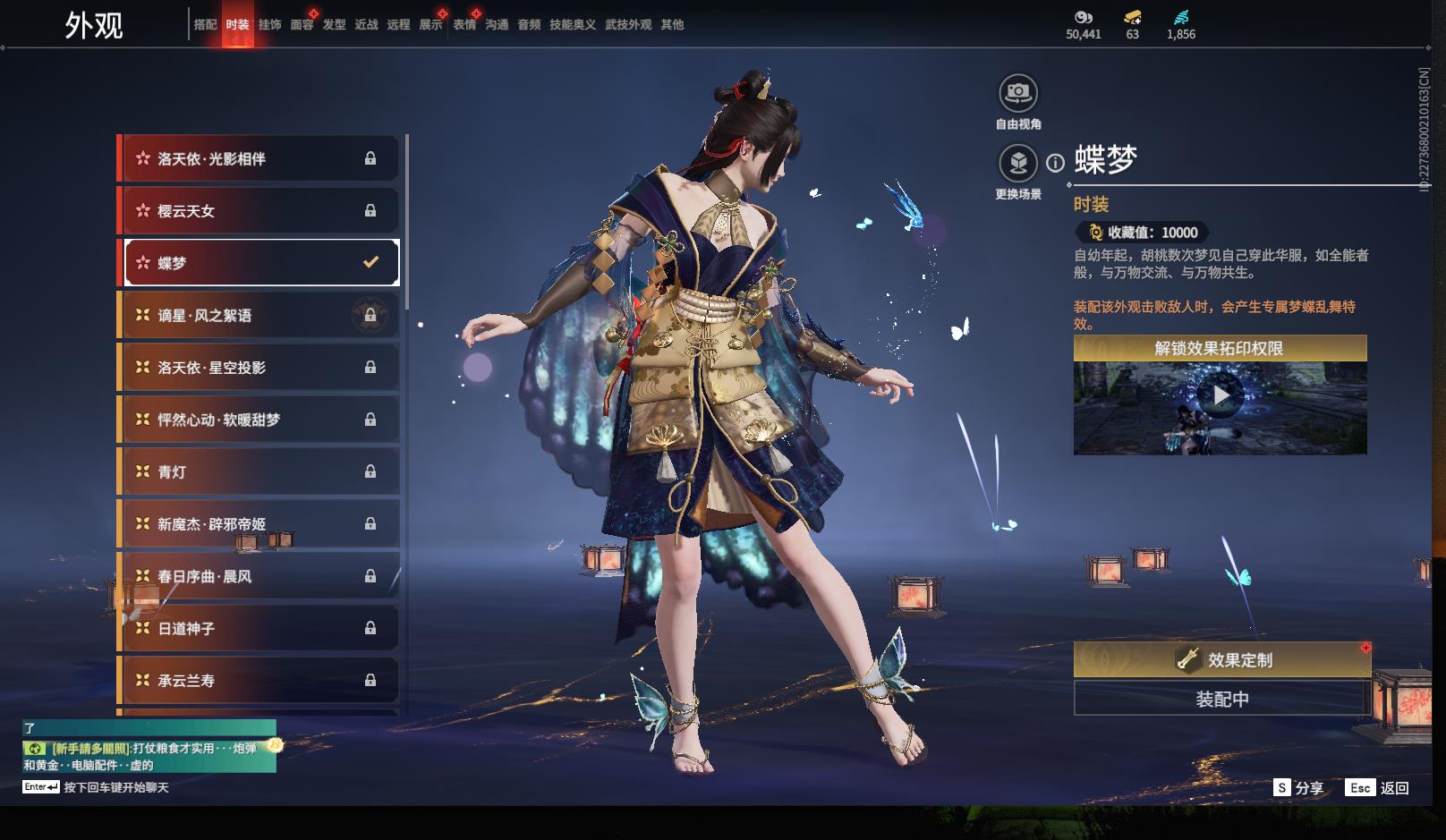
Task: Open the 武技外观 tab
Action: 628,25
